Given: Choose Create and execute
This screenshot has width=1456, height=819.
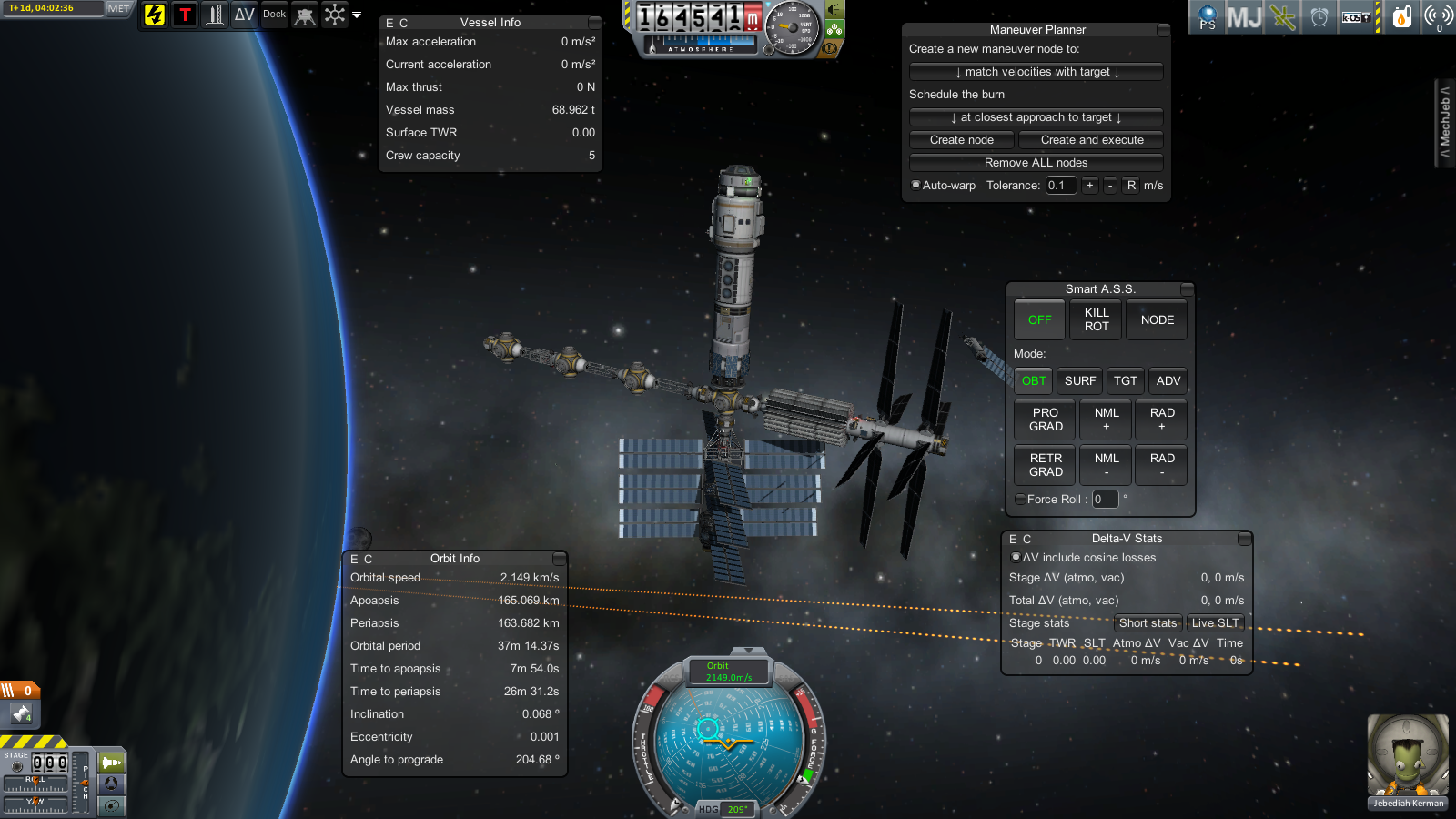Looking at the screenshot, I should (1091, 140).
